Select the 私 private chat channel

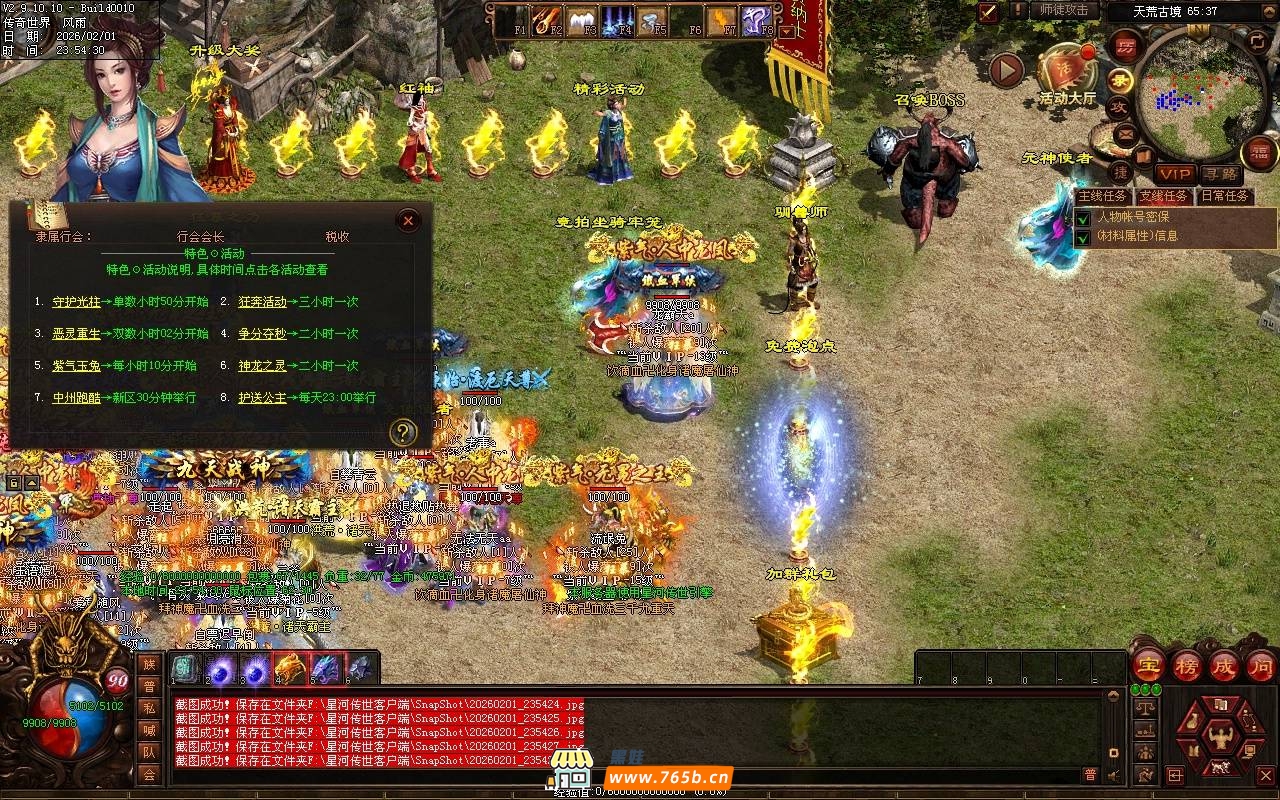pyautogui.click(x=149, y=708)
